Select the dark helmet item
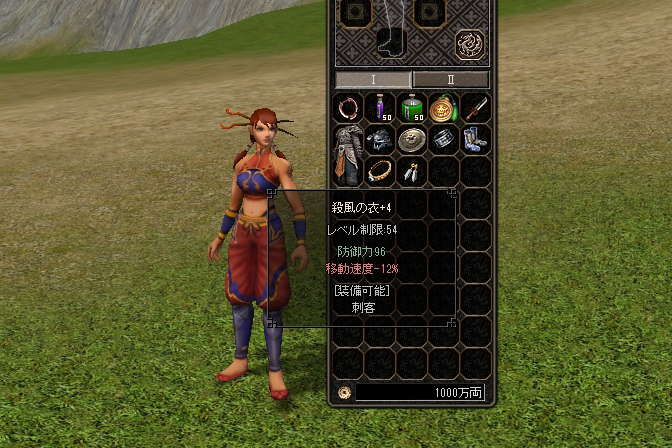The image size is (672, 448). tap(381, 139)
